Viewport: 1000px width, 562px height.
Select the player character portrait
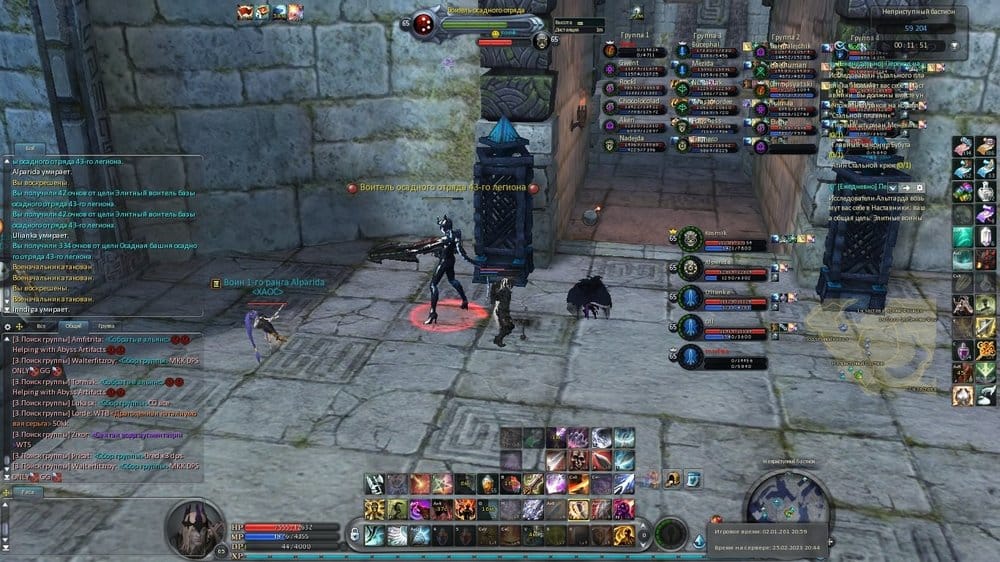[194, 526]
